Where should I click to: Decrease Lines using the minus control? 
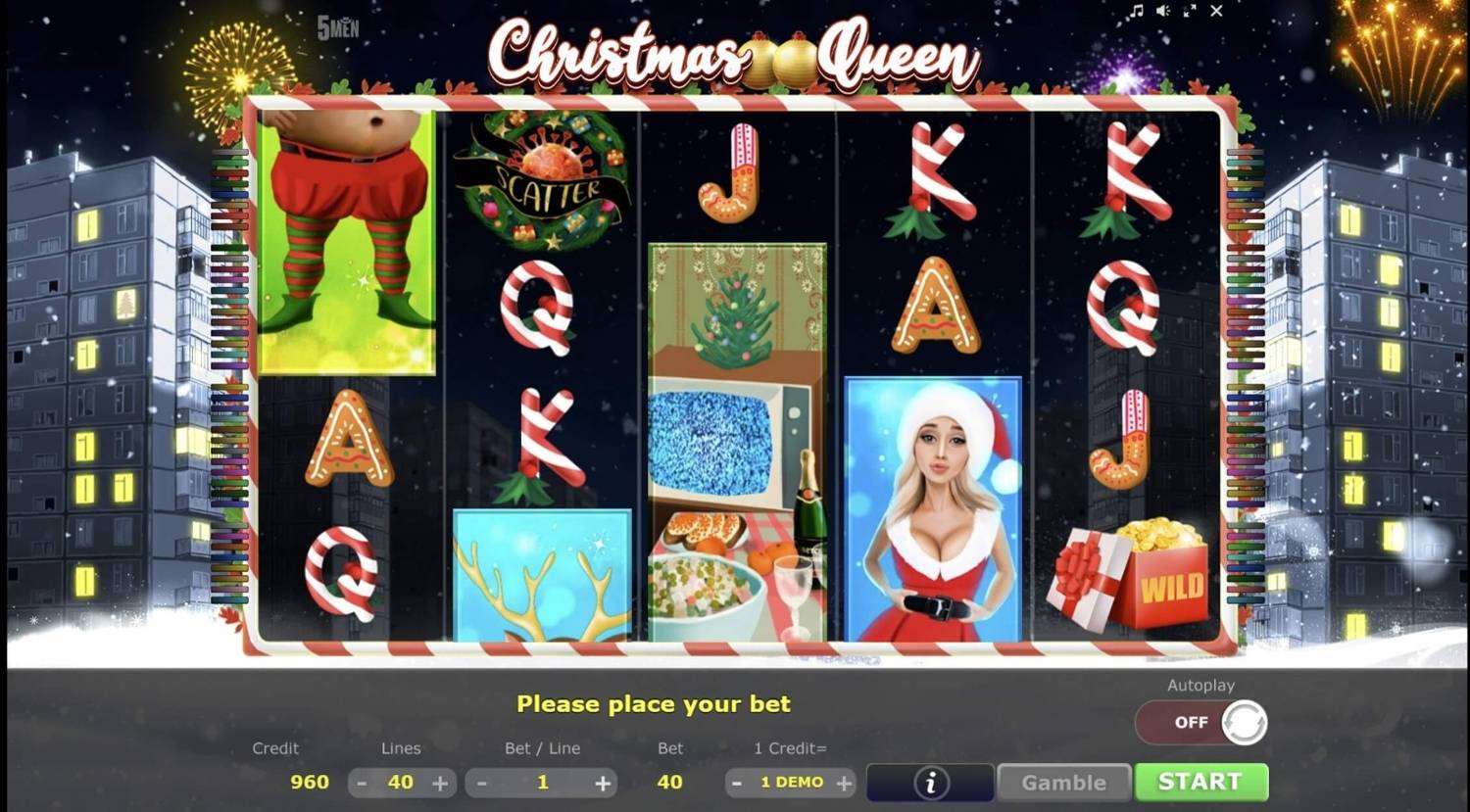[361, 782]
